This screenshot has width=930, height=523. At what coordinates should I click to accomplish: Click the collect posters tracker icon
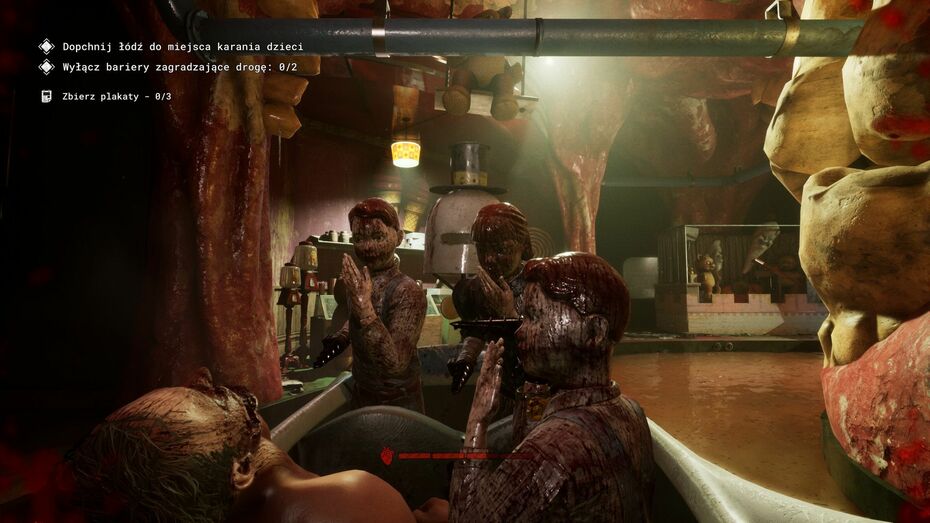[45, 96]
